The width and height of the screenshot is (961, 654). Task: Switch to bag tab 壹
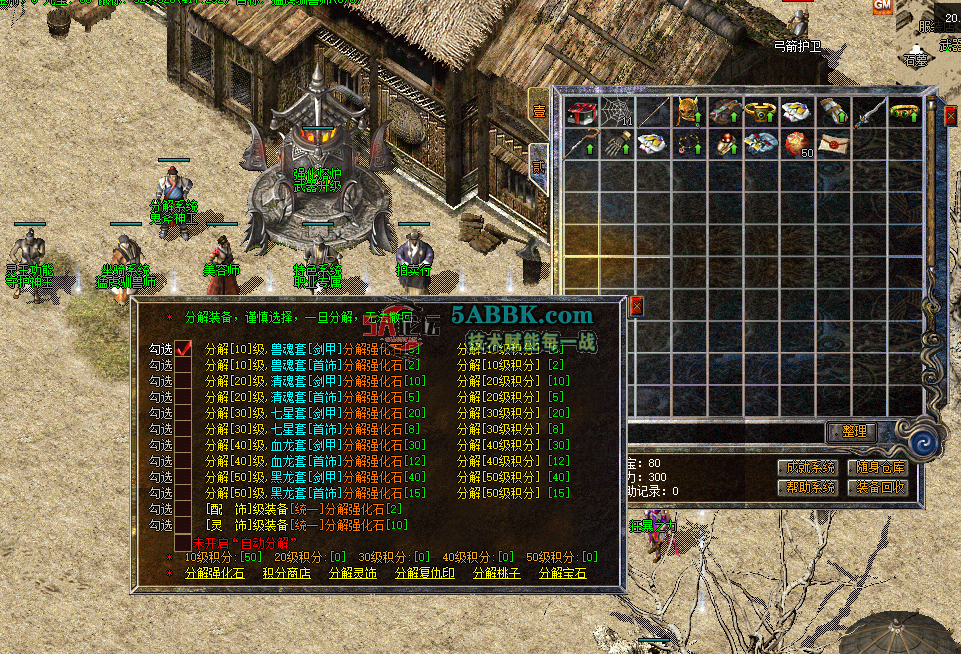(x=538, y=111)
